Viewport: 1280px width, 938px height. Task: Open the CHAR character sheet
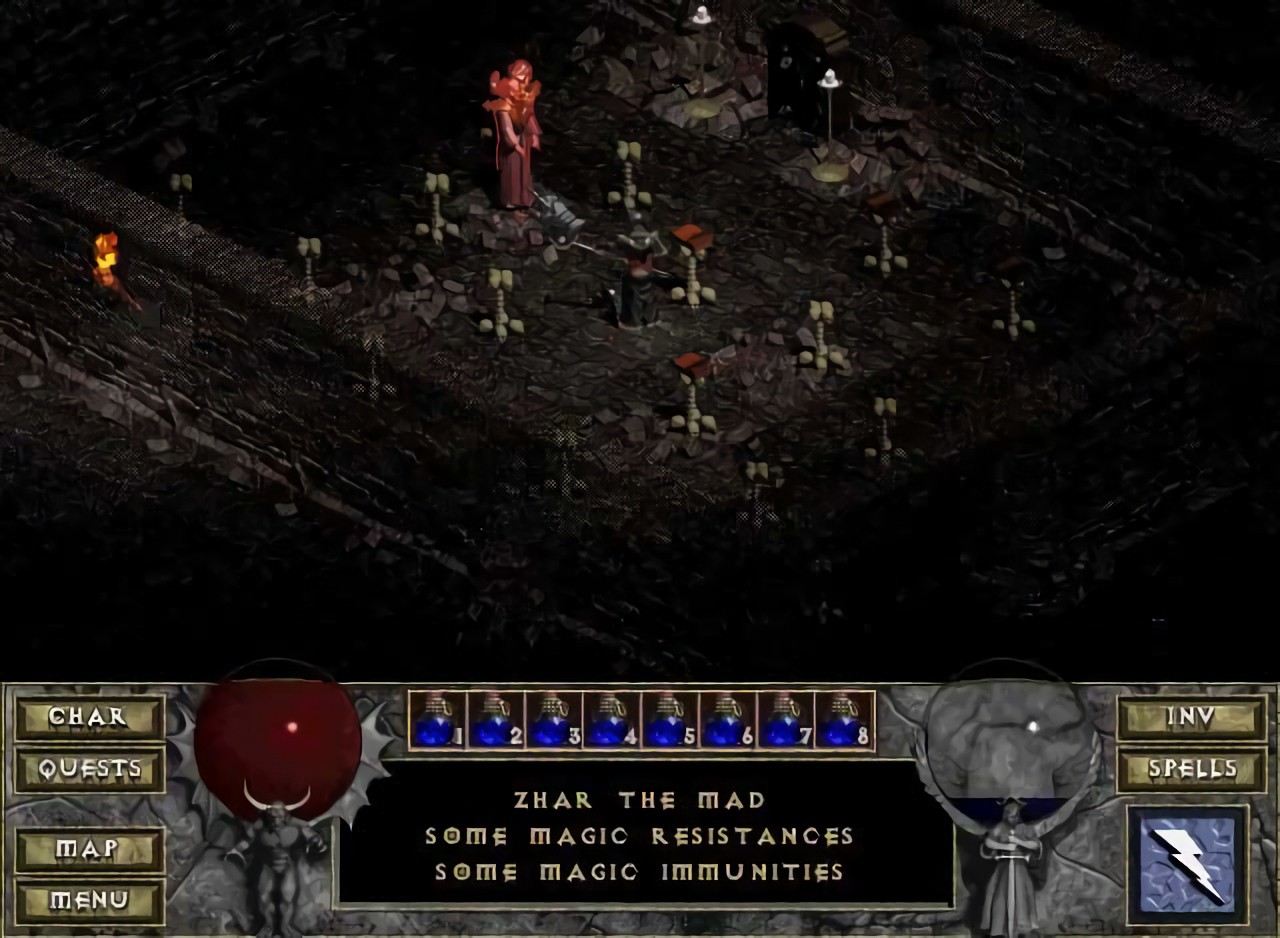click(x=89, y=717)
